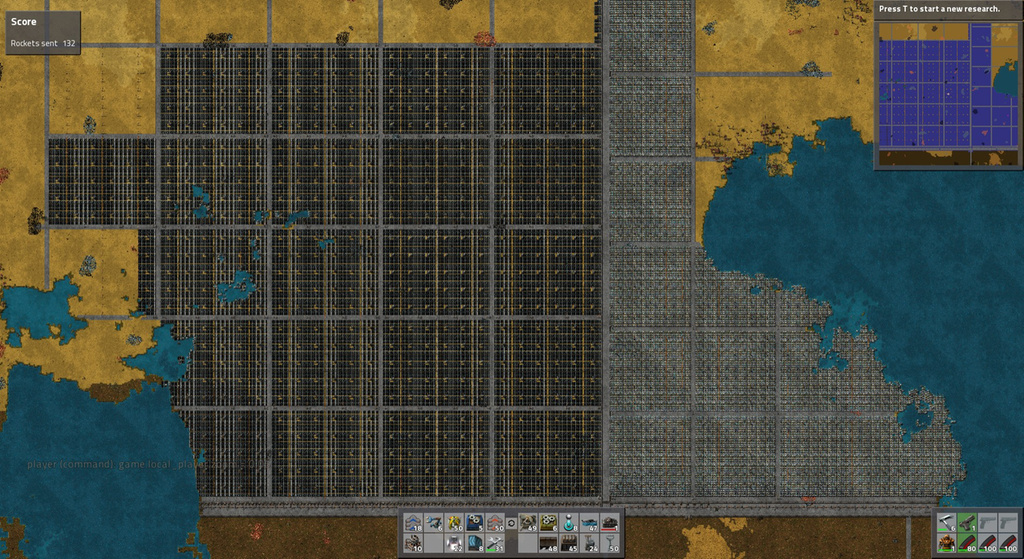Select the highlighted pistol weapon slot
Screen dimensions: 1024x559
click(x=967, y=522)
